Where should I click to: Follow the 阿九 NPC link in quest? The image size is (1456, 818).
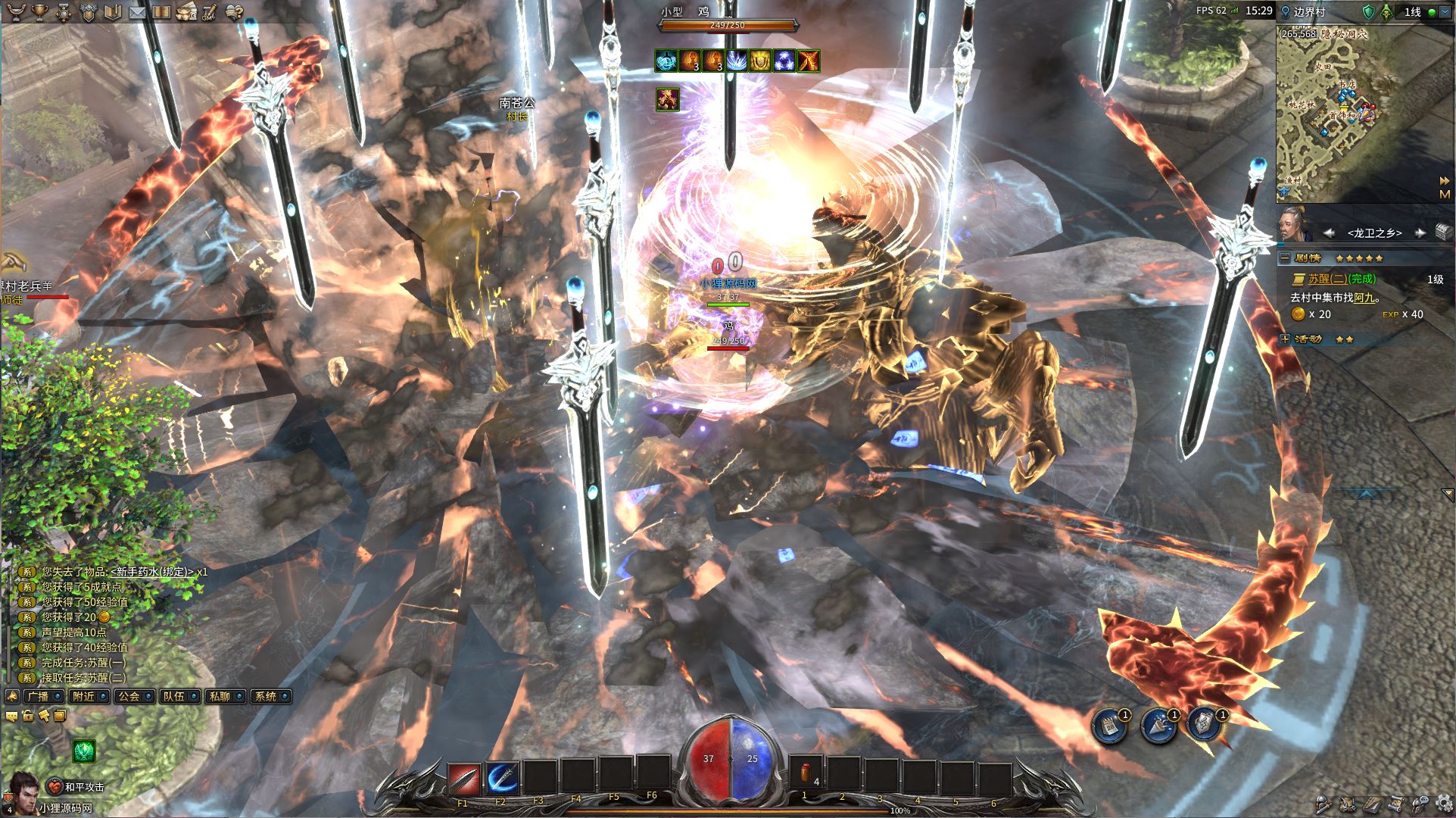pyautogui.click(x=1364, y=298)
